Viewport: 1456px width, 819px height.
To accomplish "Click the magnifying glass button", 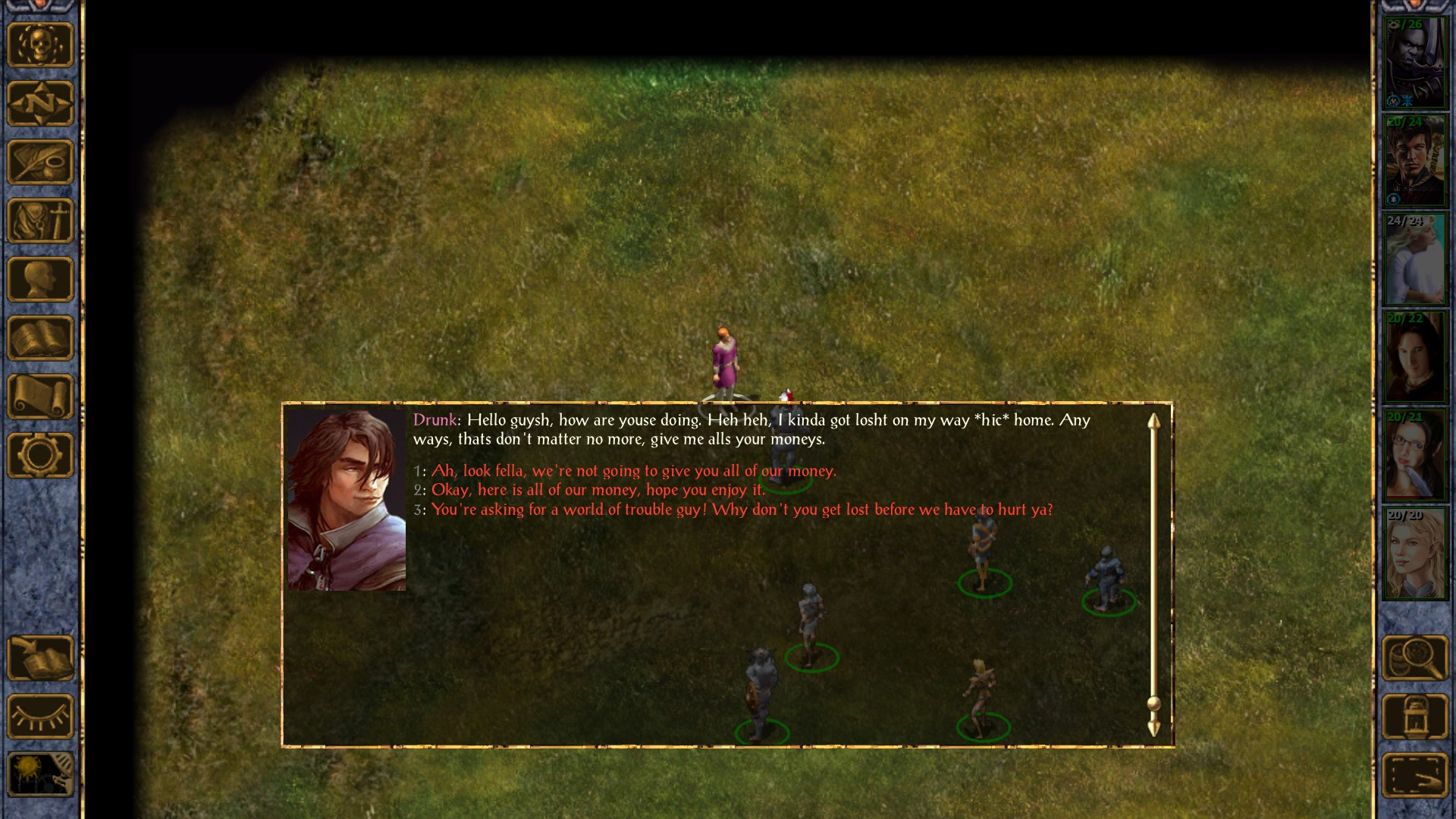I will (1415, 658).
